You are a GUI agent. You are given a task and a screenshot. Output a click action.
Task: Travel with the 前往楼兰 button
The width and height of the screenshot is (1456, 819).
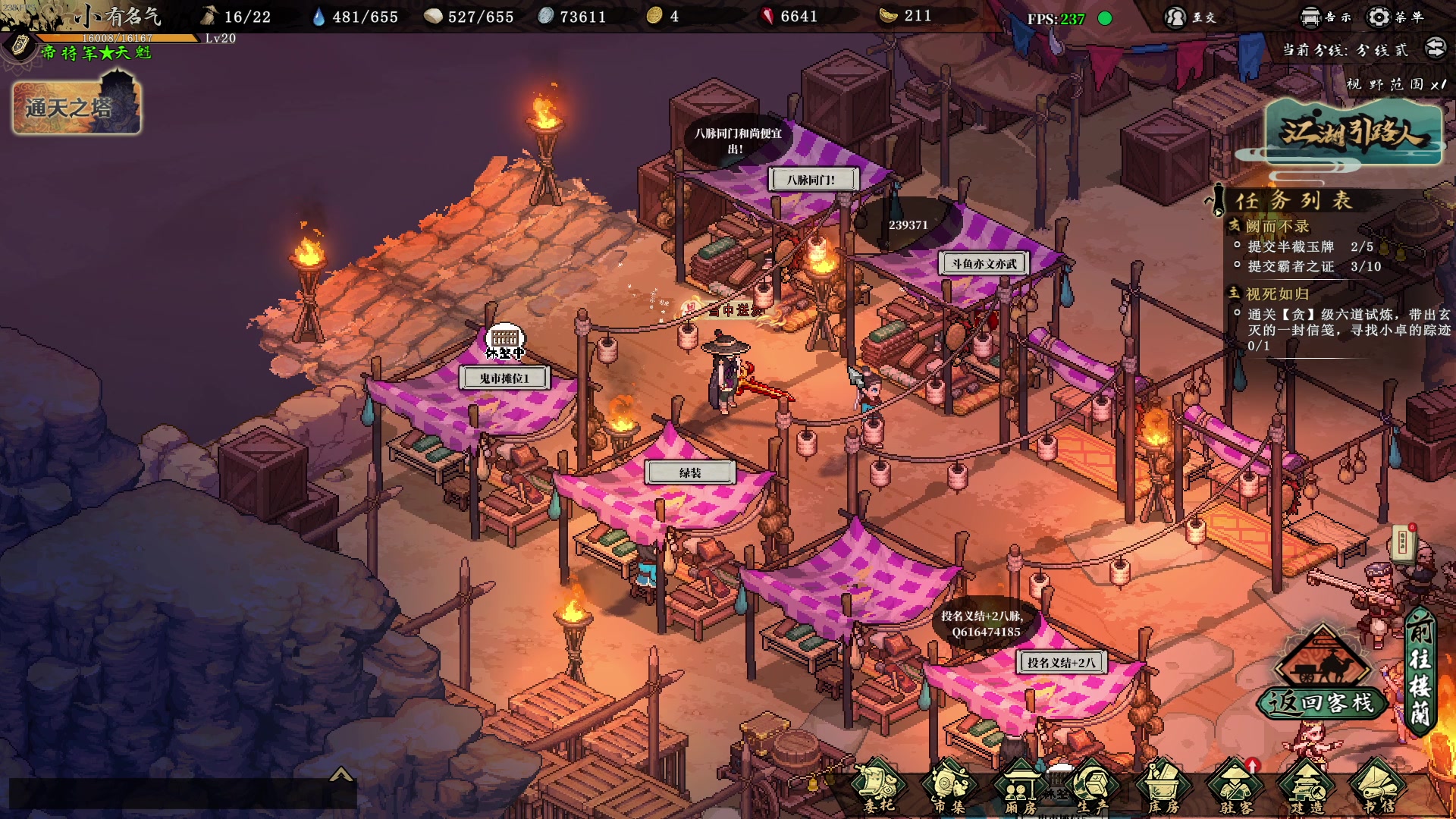click(1420, 671)
